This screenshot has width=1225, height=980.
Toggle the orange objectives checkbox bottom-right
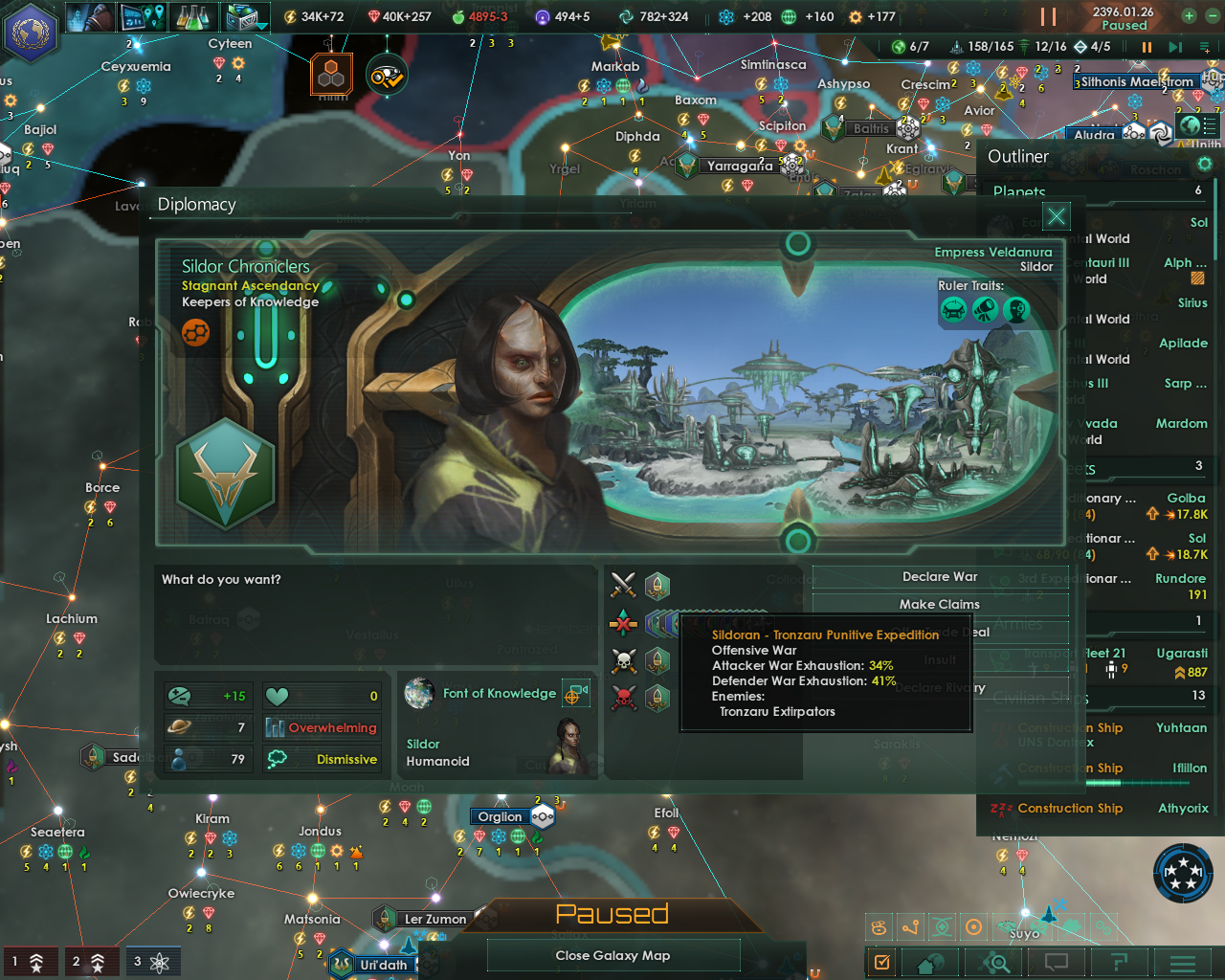[x=880, y=964]
